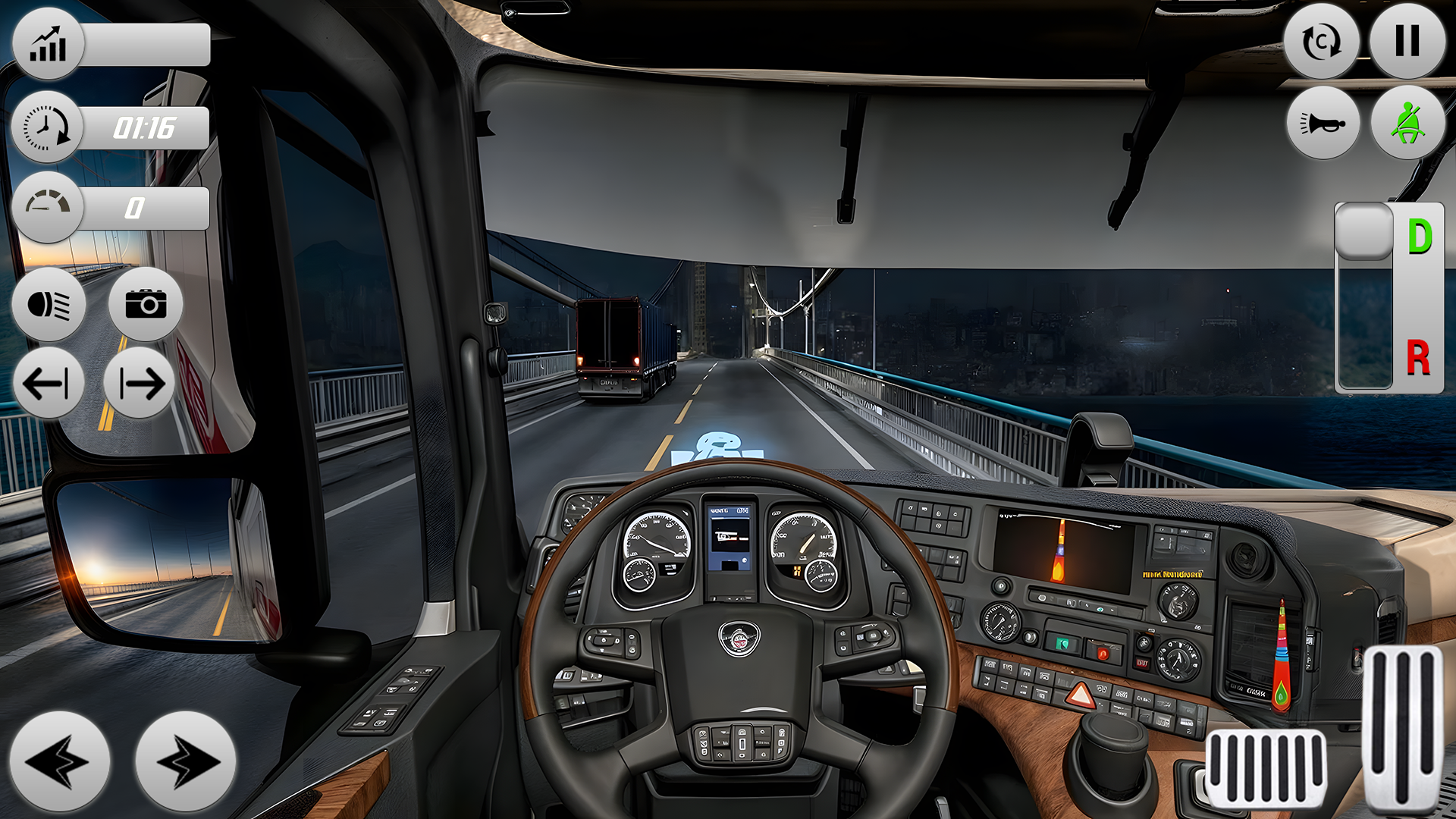1456x819 pixels.
Task: Steer right with the bottom arrow
Action: (x=185, y=761)
